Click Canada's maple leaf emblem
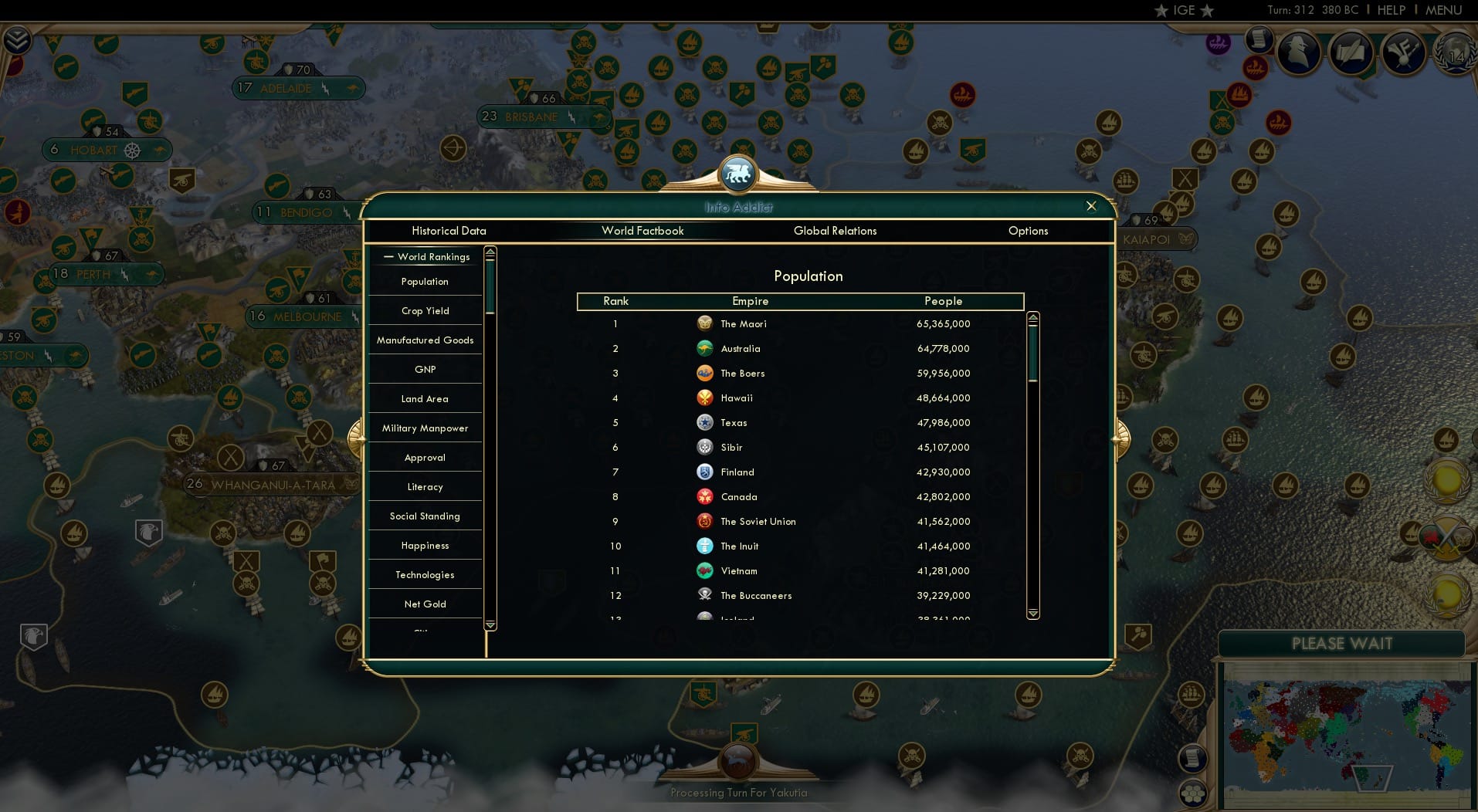 tap(705, 497)
